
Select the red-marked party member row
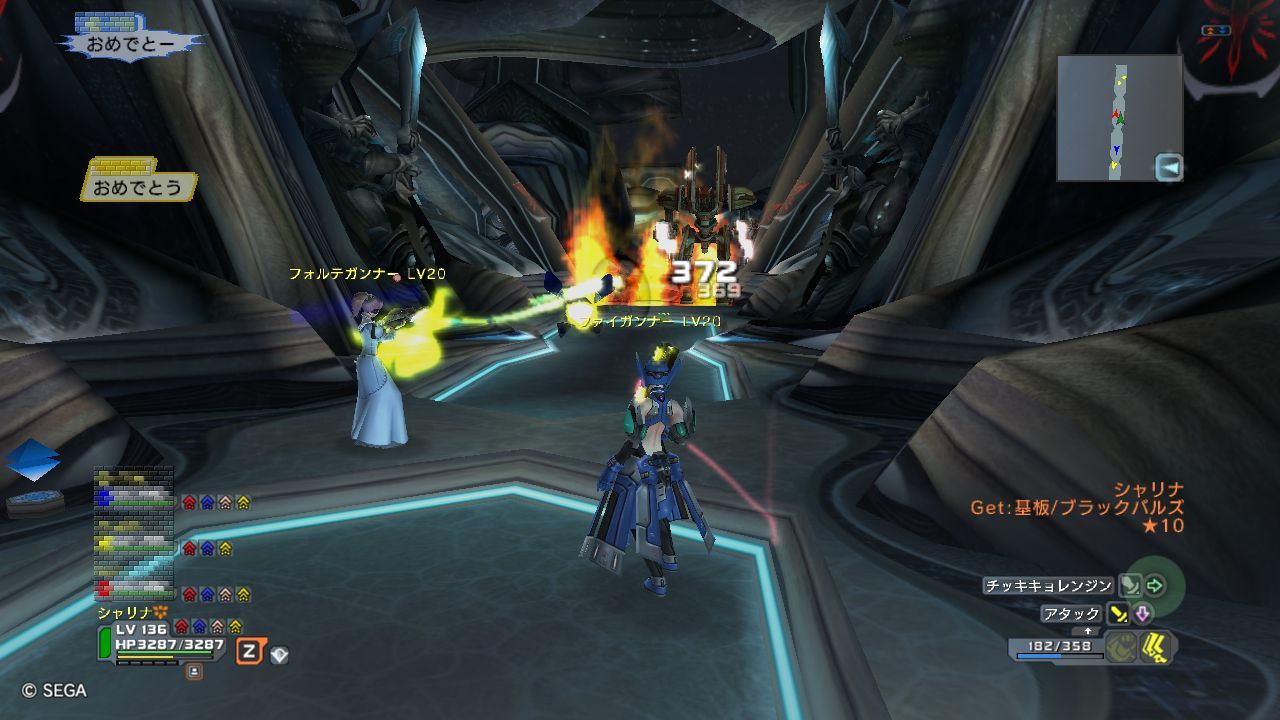134,590
